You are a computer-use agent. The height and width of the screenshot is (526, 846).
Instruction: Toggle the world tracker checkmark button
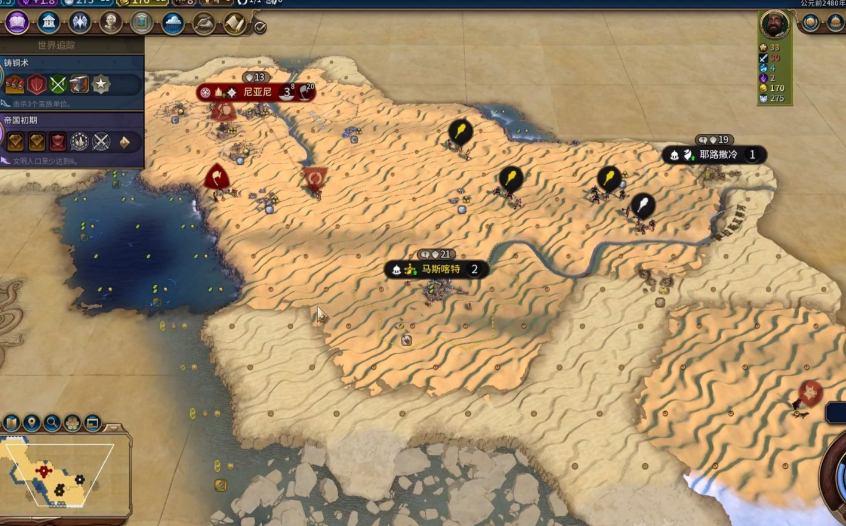click(260, 27)
